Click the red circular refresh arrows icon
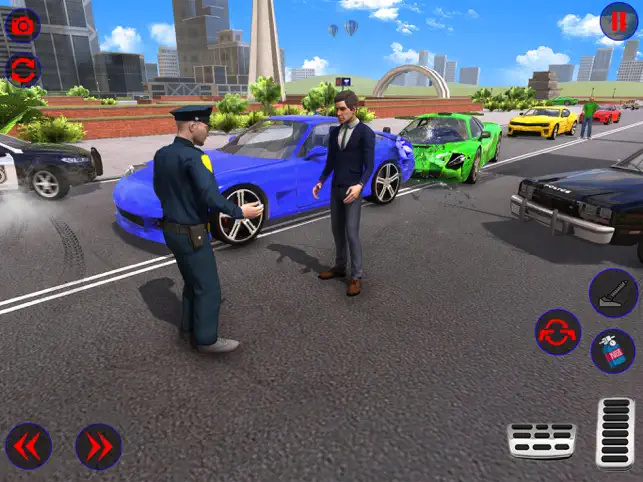Viewport: 643px width, 482px height. [22, 69]
